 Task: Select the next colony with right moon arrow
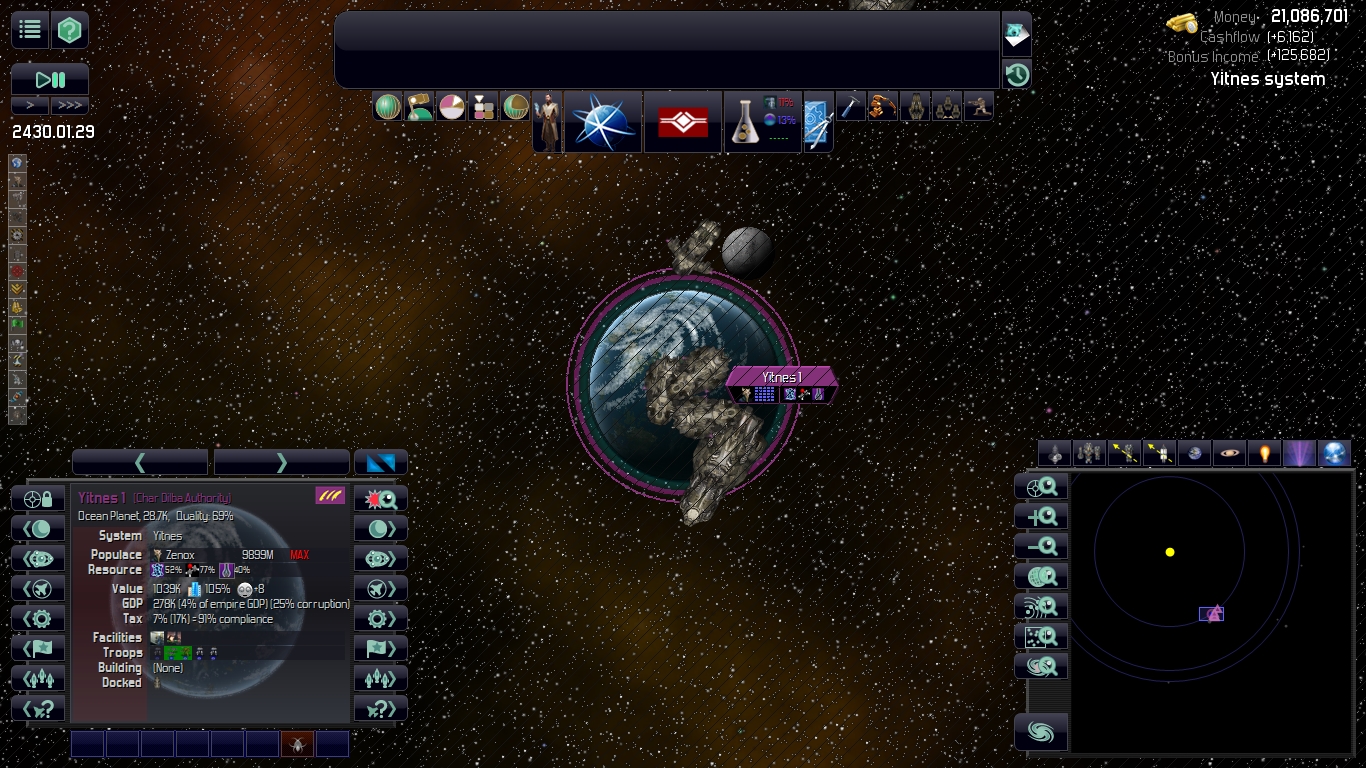(381, 529)
